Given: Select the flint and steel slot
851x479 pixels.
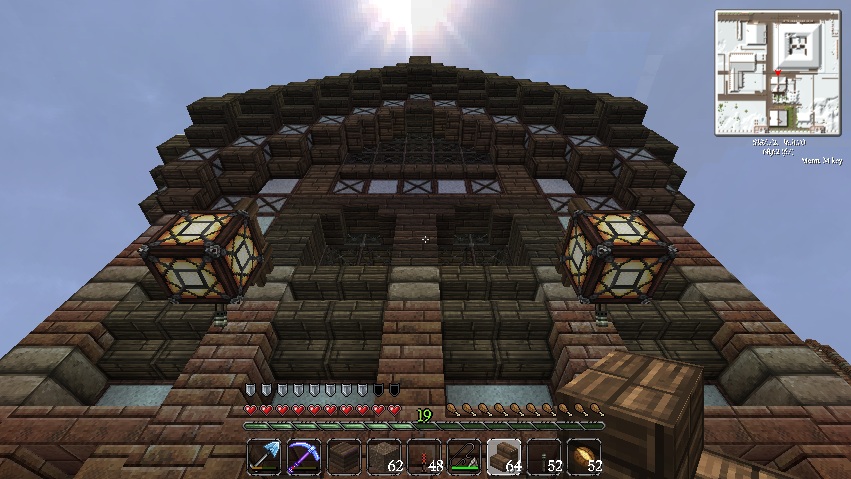Looking at the screenshot, I should [x=463, y=457].
